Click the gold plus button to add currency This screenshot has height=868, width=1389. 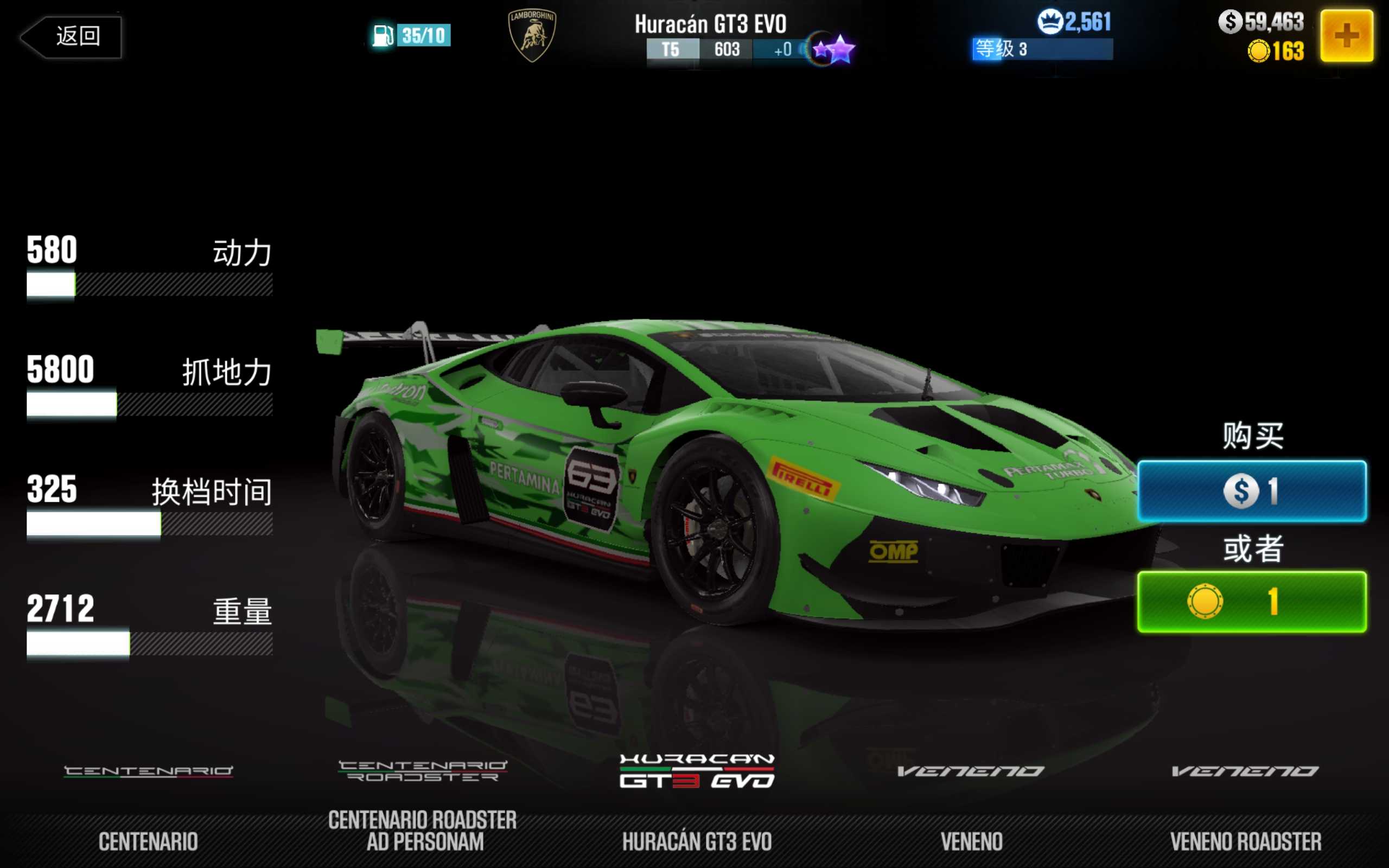tap(1346, 36)
